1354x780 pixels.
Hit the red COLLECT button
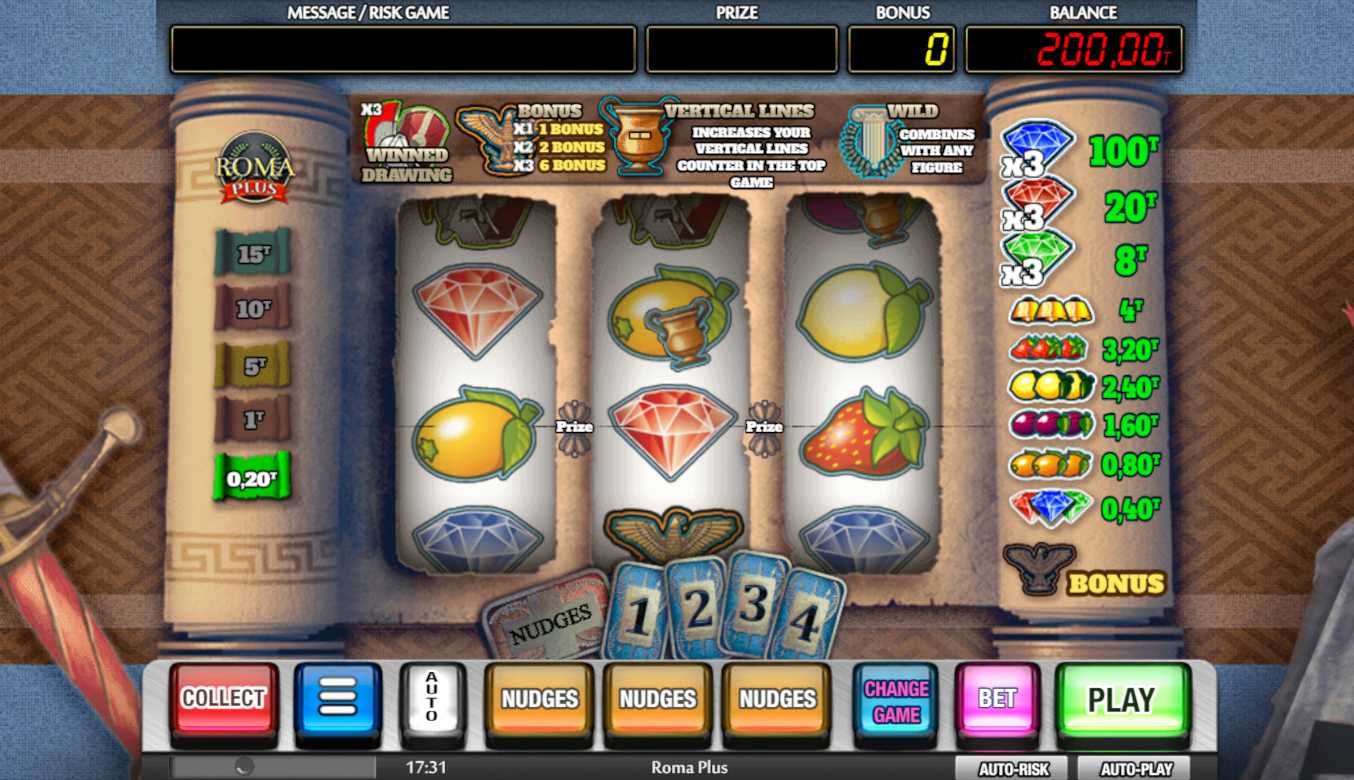click(x=223, y=699)
